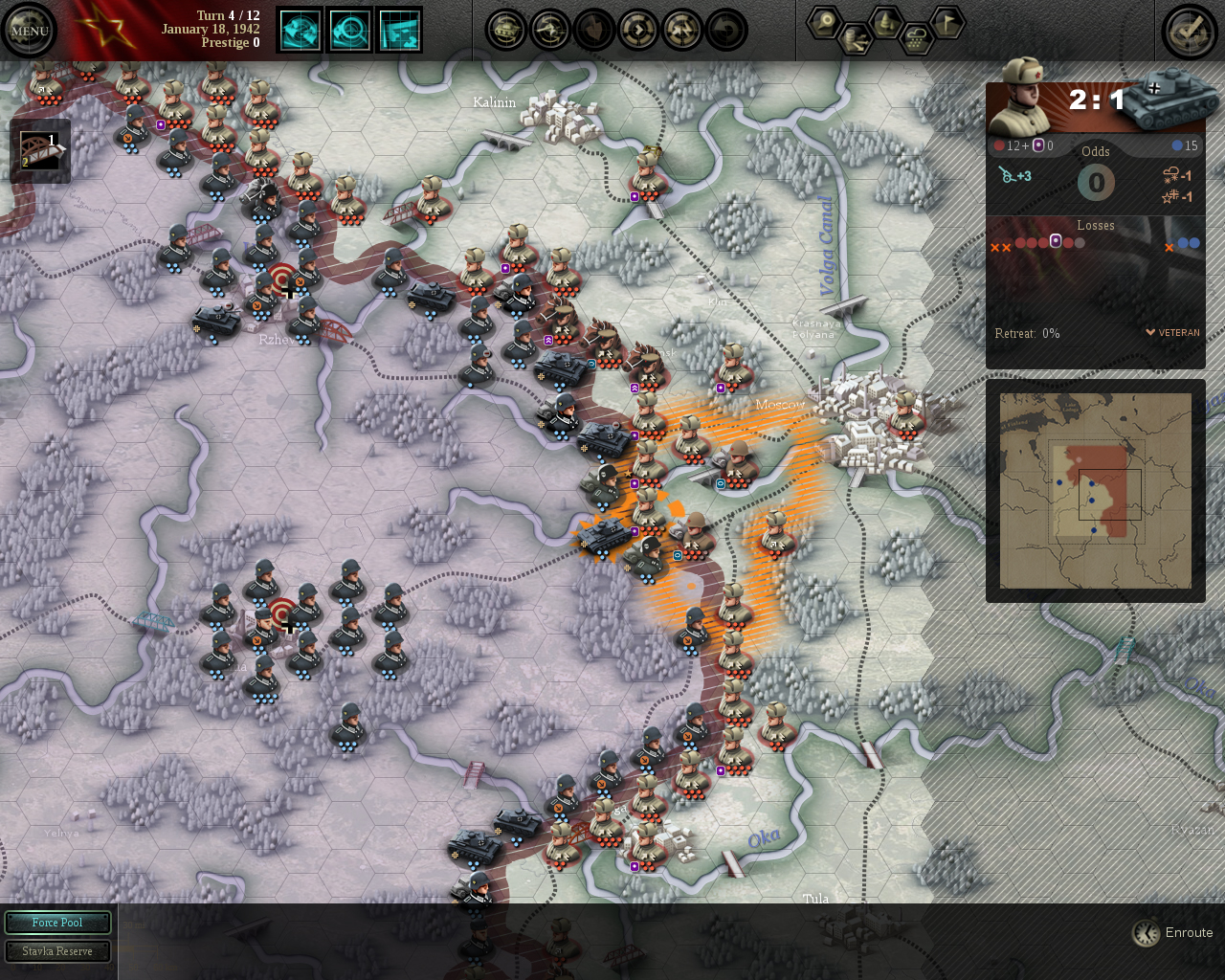Click the Enroute clock icon

[x=1146, y=932]
